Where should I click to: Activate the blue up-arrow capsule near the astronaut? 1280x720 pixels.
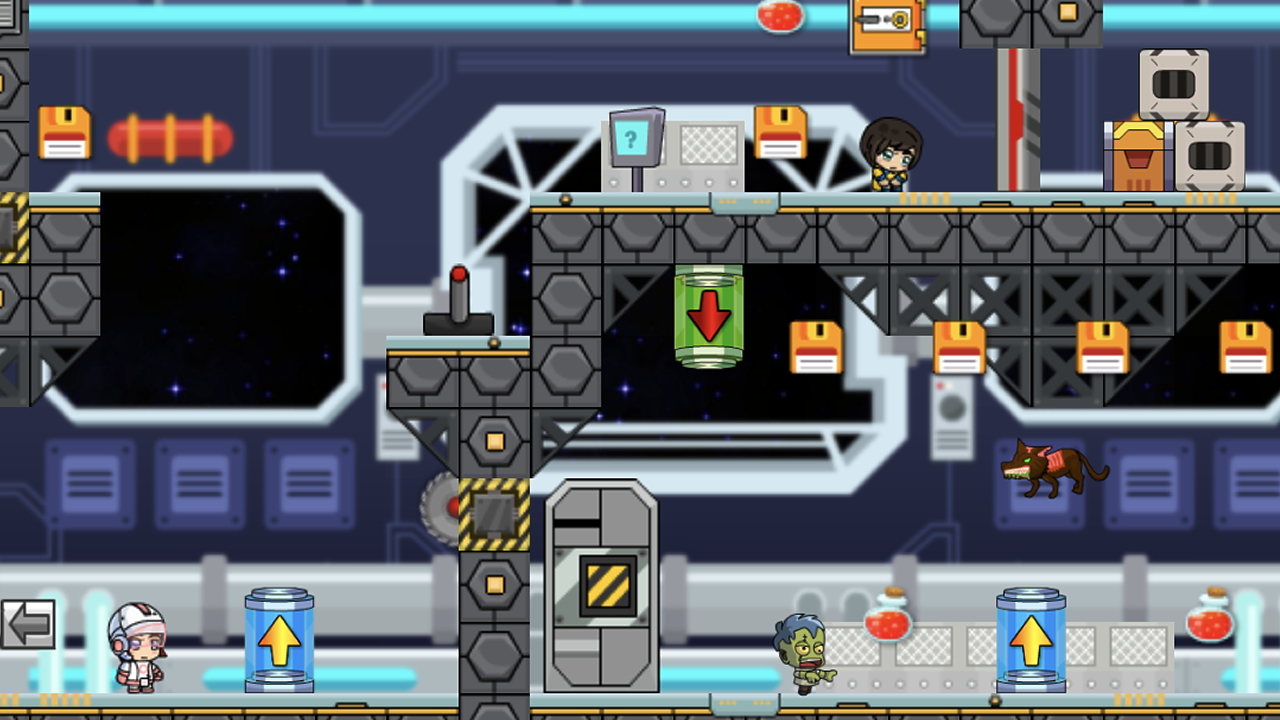(x=277, y=640)
